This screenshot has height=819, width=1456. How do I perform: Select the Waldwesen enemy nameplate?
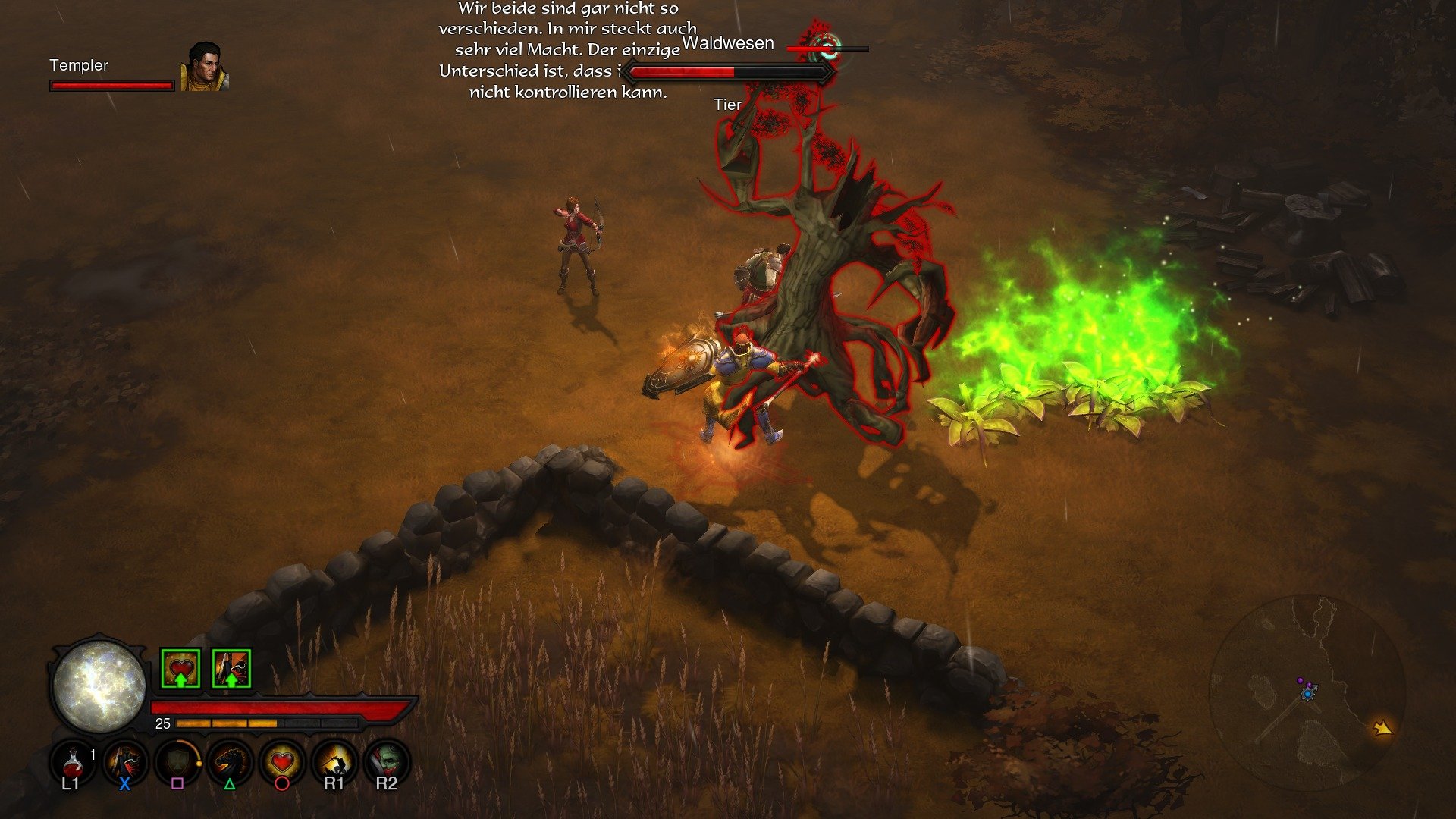pyautogui.click(x=728, y=43)
